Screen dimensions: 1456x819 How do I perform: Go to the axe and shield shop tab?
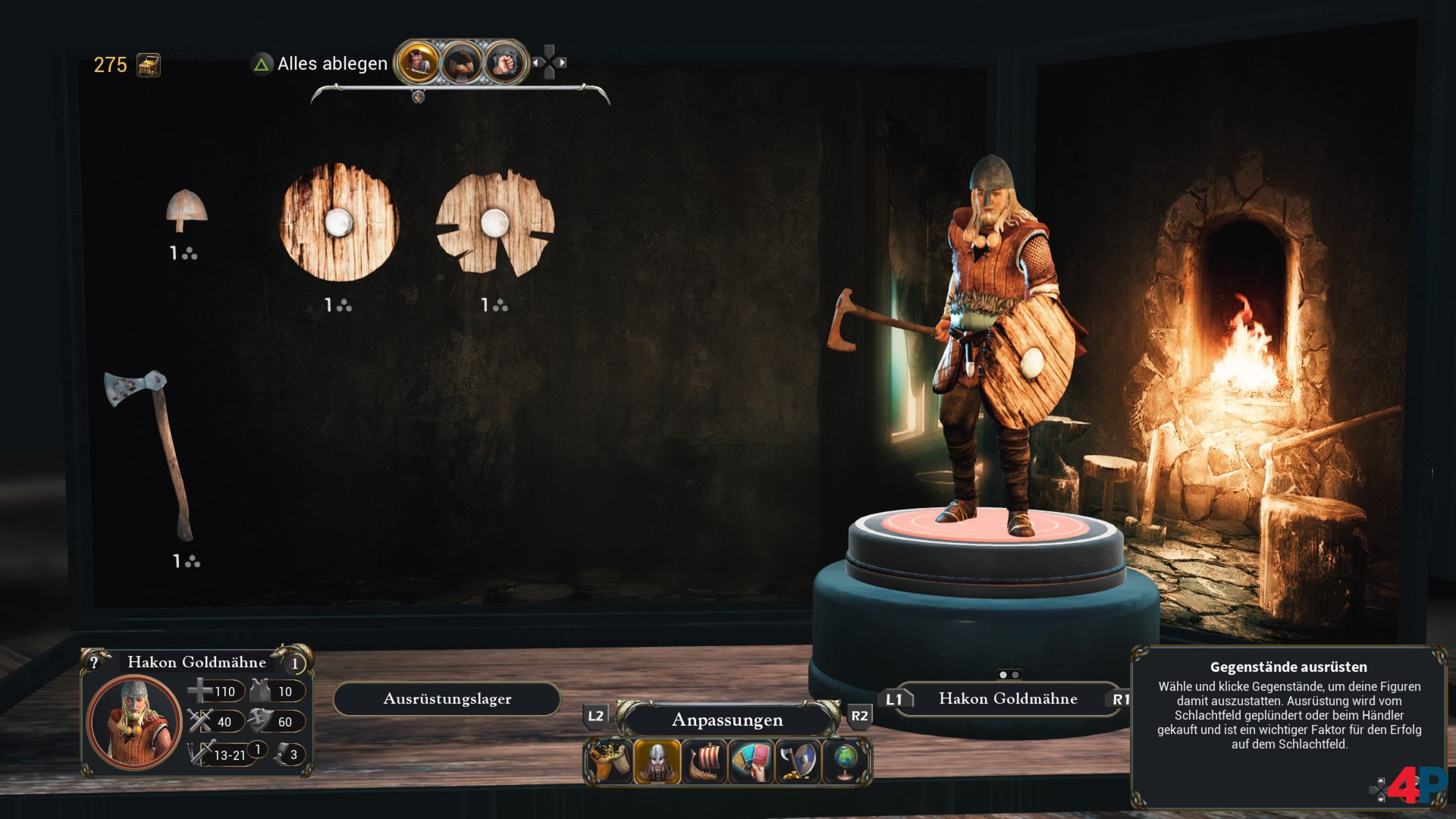coord(799,761)
